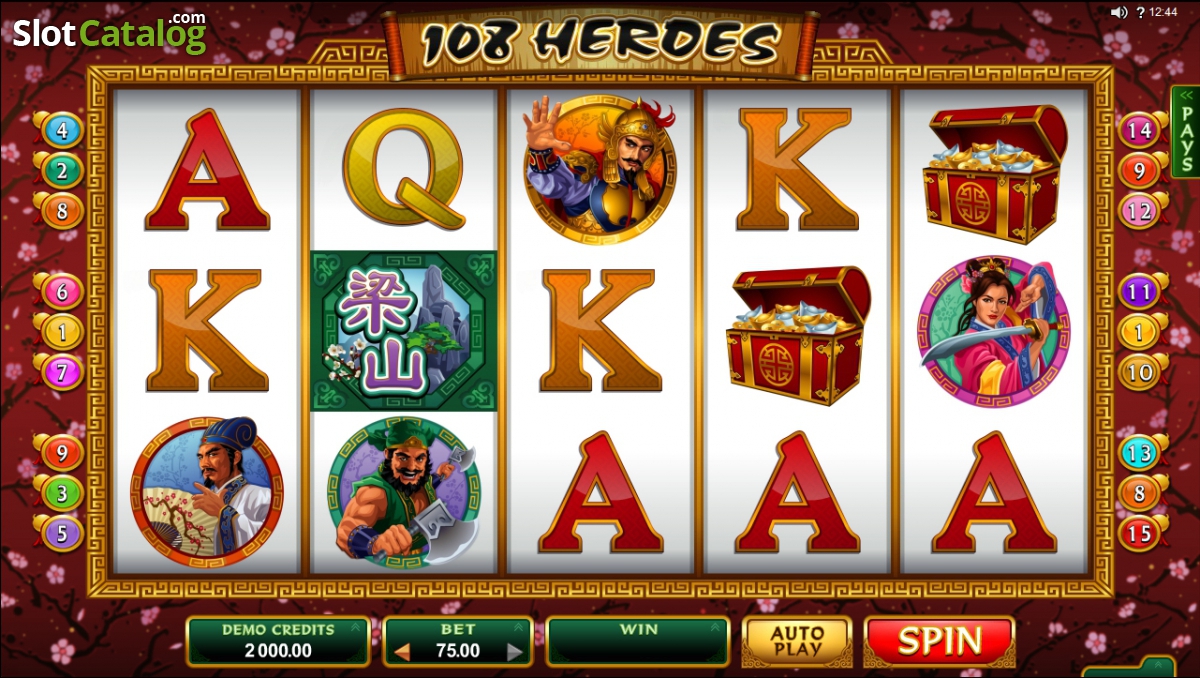Select payline 14 marker
The height and width of the screenshot is (678, 1200).
pos(1139,130)
